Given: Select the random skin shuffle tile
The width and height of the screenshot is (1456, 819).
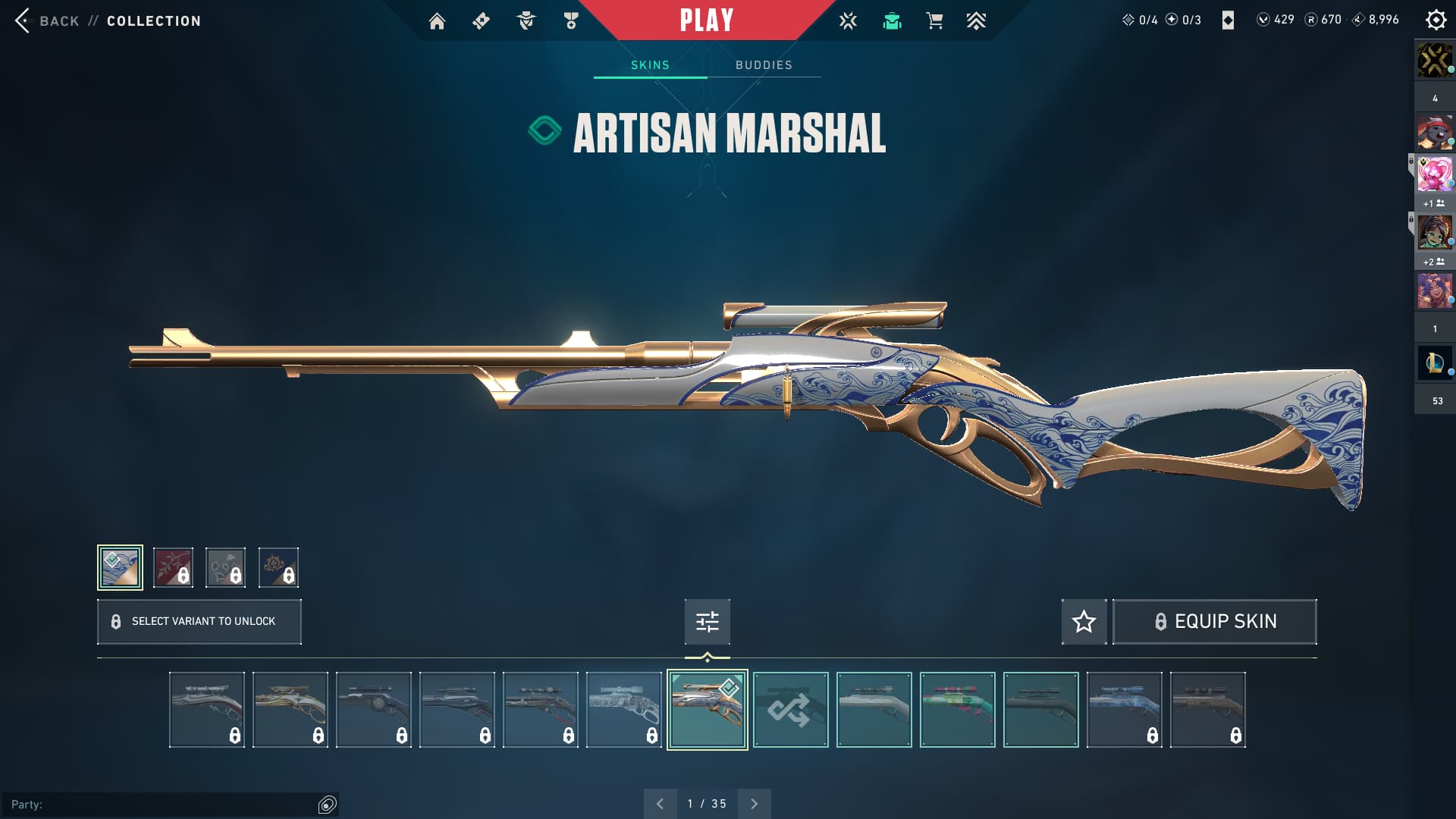Looking at the screenshot, I should 790,710.
